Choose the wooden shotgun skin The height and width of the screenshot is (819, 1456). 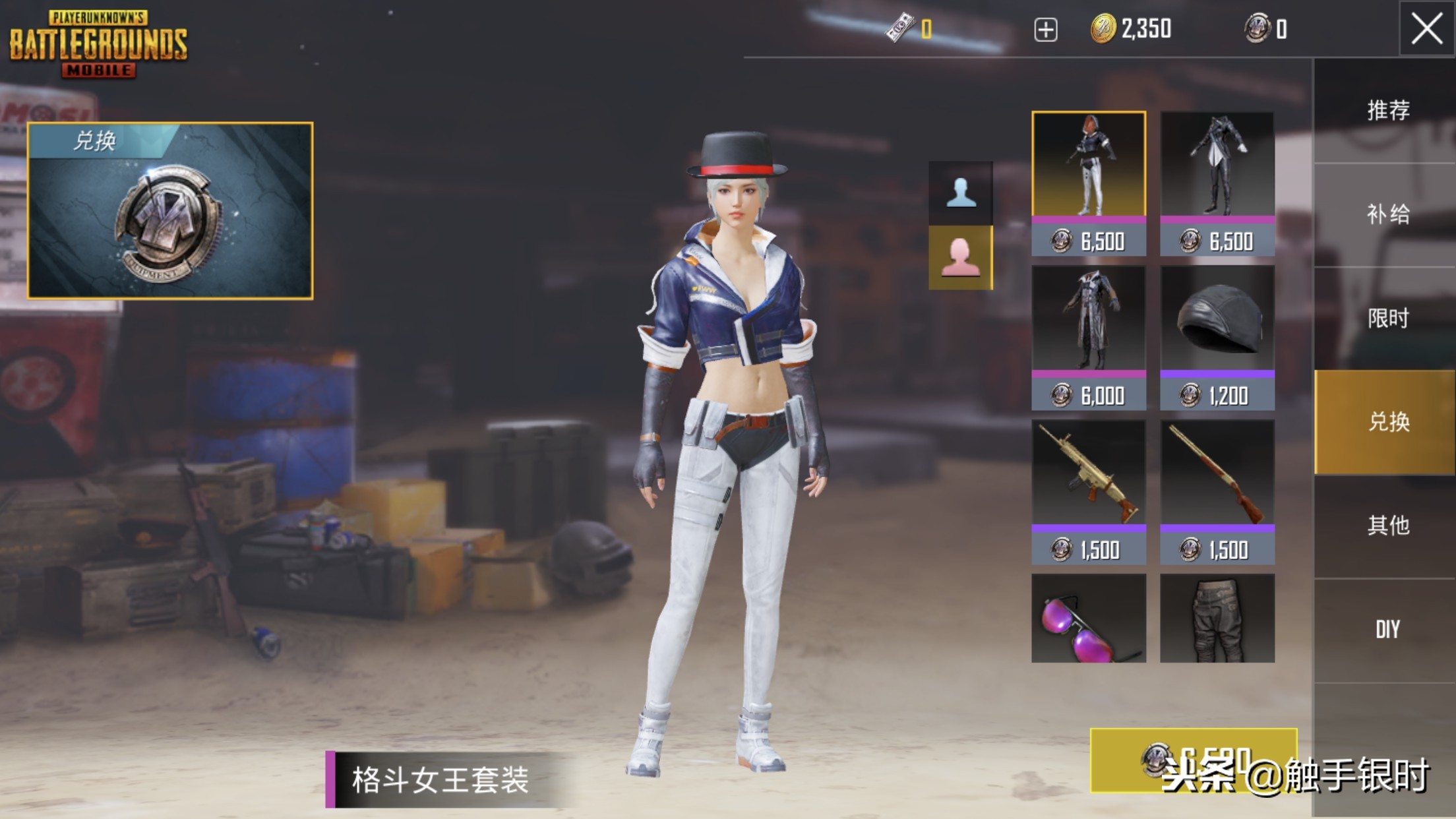click(1217, 492)
